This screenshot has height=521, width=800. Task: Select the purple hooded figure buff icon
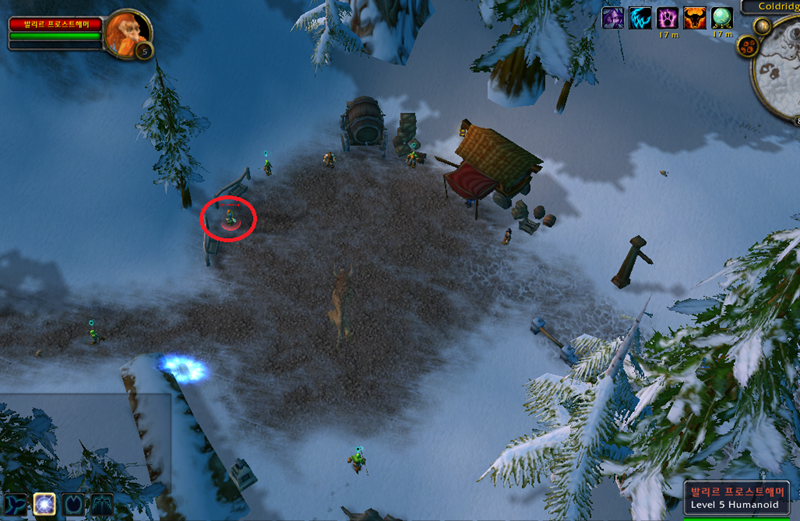click(612, 18)
